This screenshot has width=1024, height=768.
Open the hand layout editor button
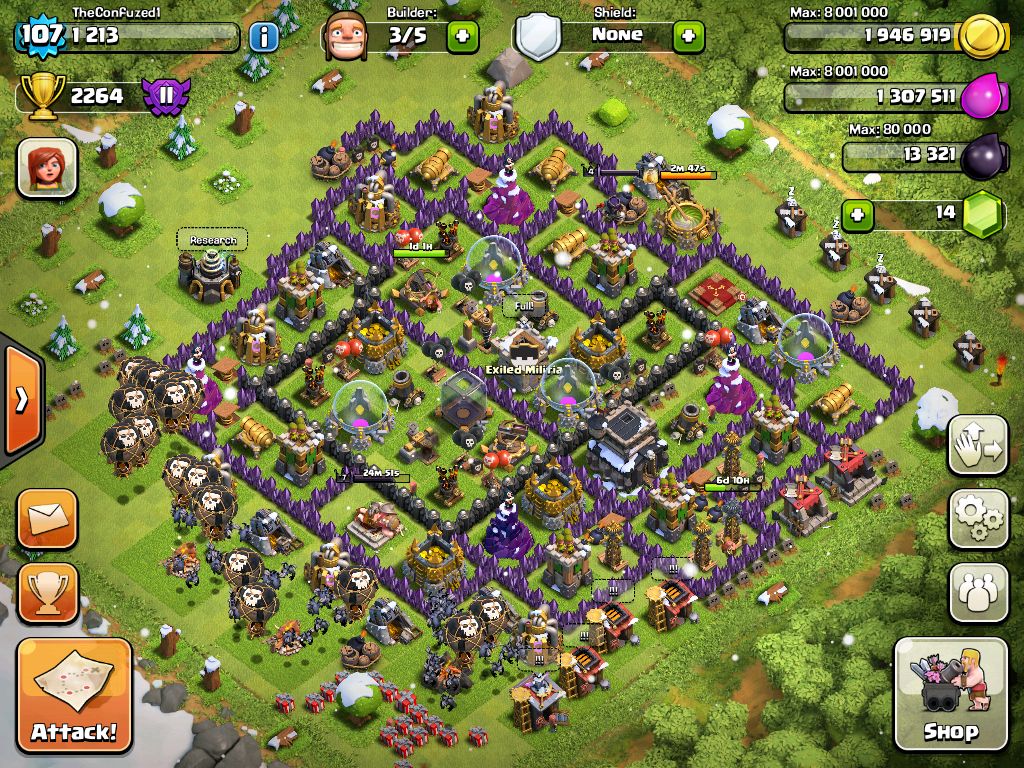pyautogui.click(x=978, y=445)
